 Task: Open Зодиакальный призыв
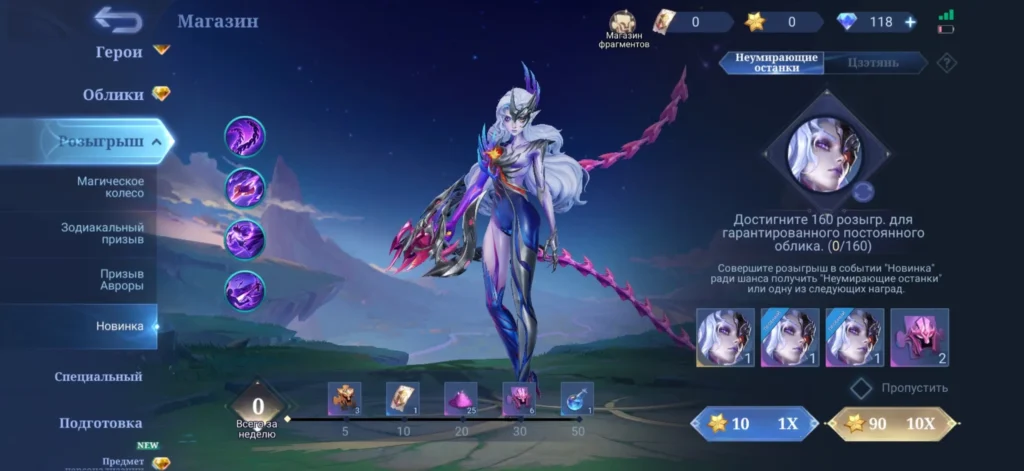(x=102, y=234)
